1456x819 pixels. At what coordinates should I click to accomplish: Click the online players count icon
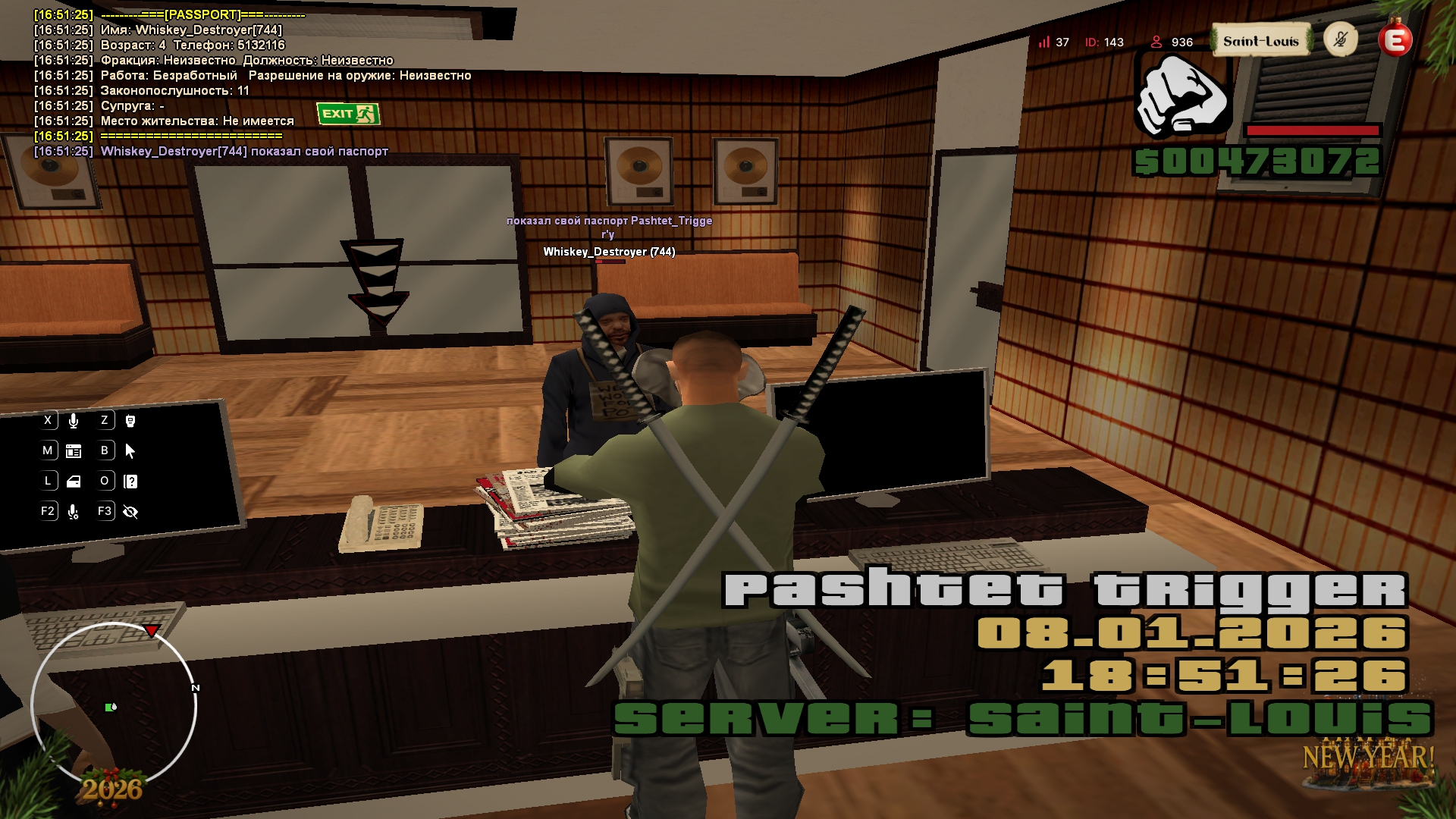(x=1156, y=42)
